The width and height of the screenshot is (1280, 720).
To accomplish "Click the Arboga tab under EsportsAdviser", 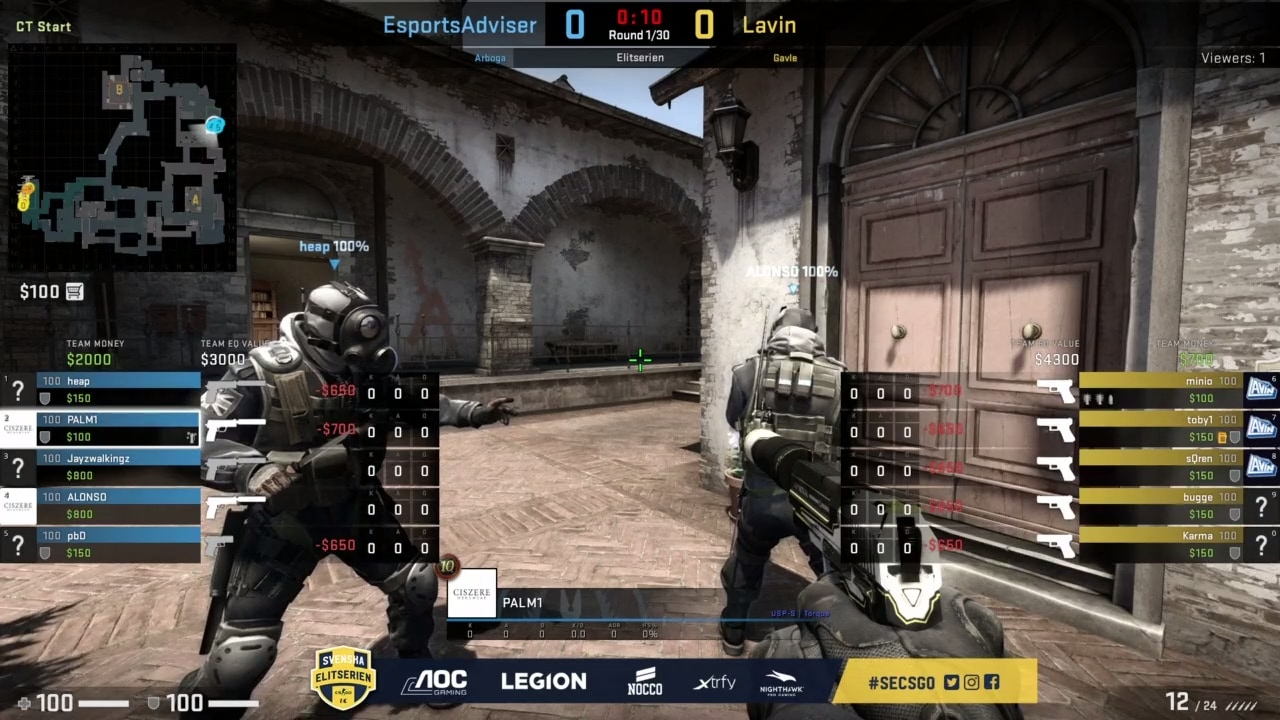I will (490, 57).
